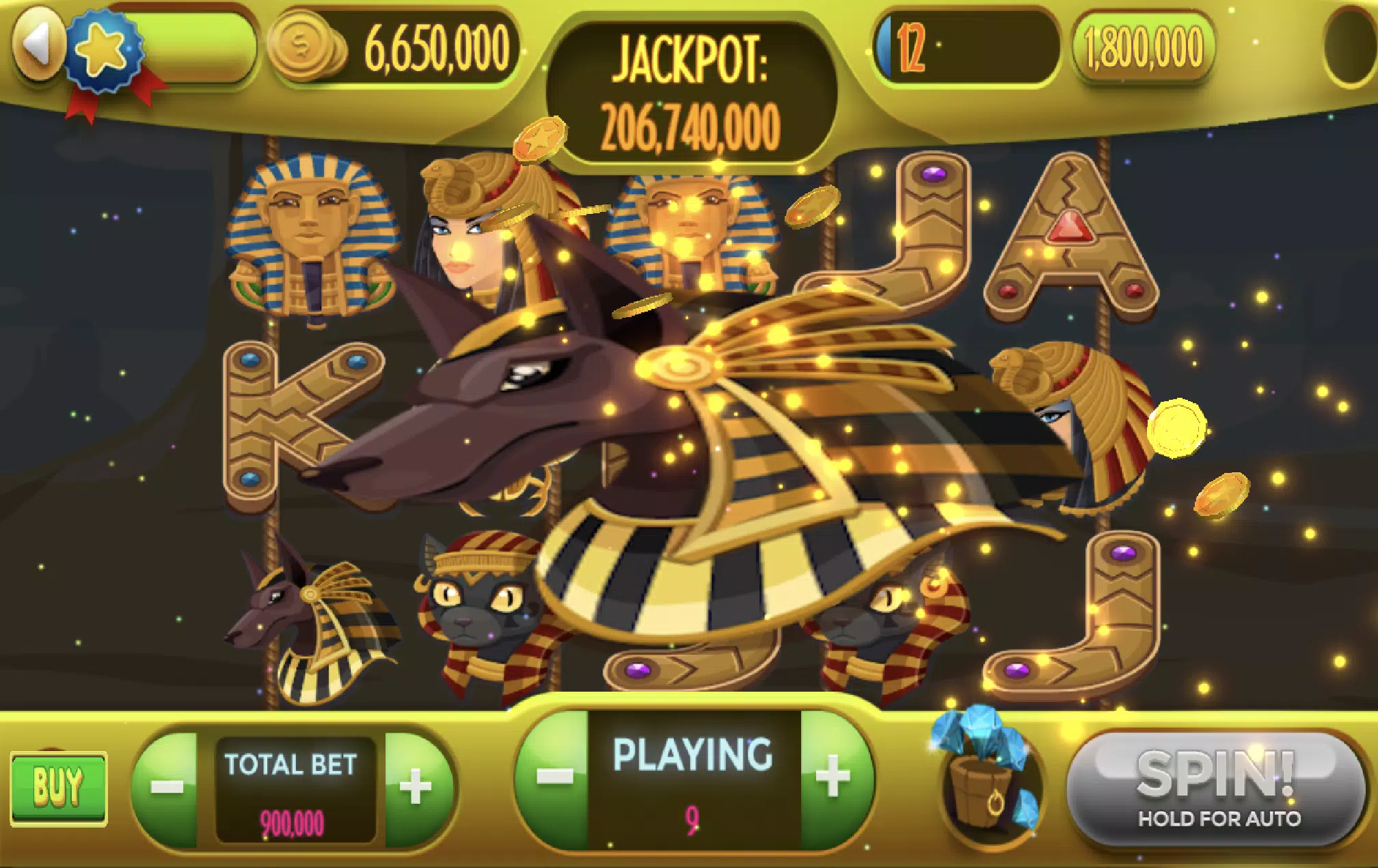Reduce the number of playing lines

[x=554, y=778]
